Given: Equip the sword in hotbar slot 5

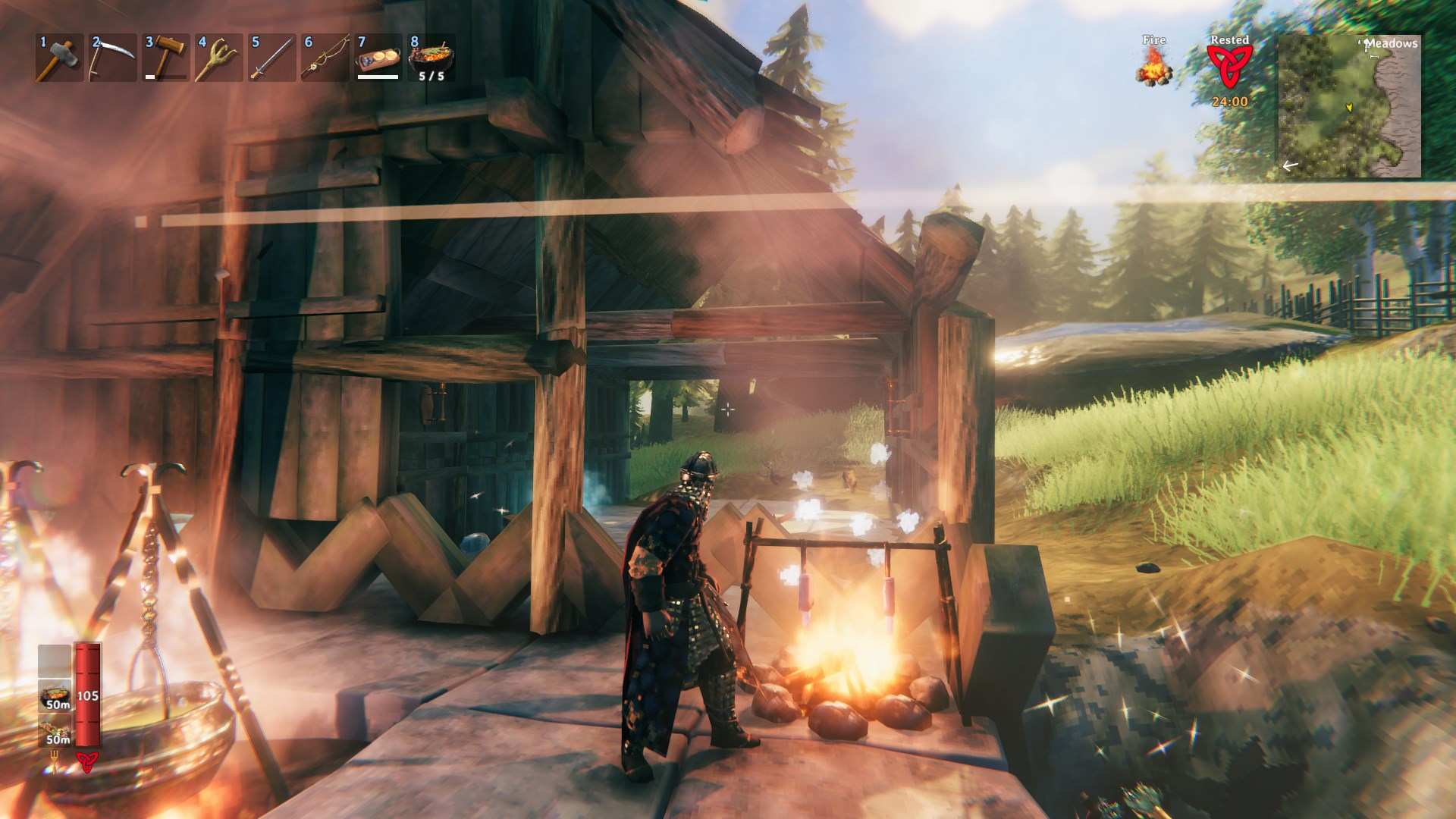Looking at the screenshot, I should point(271,58).
